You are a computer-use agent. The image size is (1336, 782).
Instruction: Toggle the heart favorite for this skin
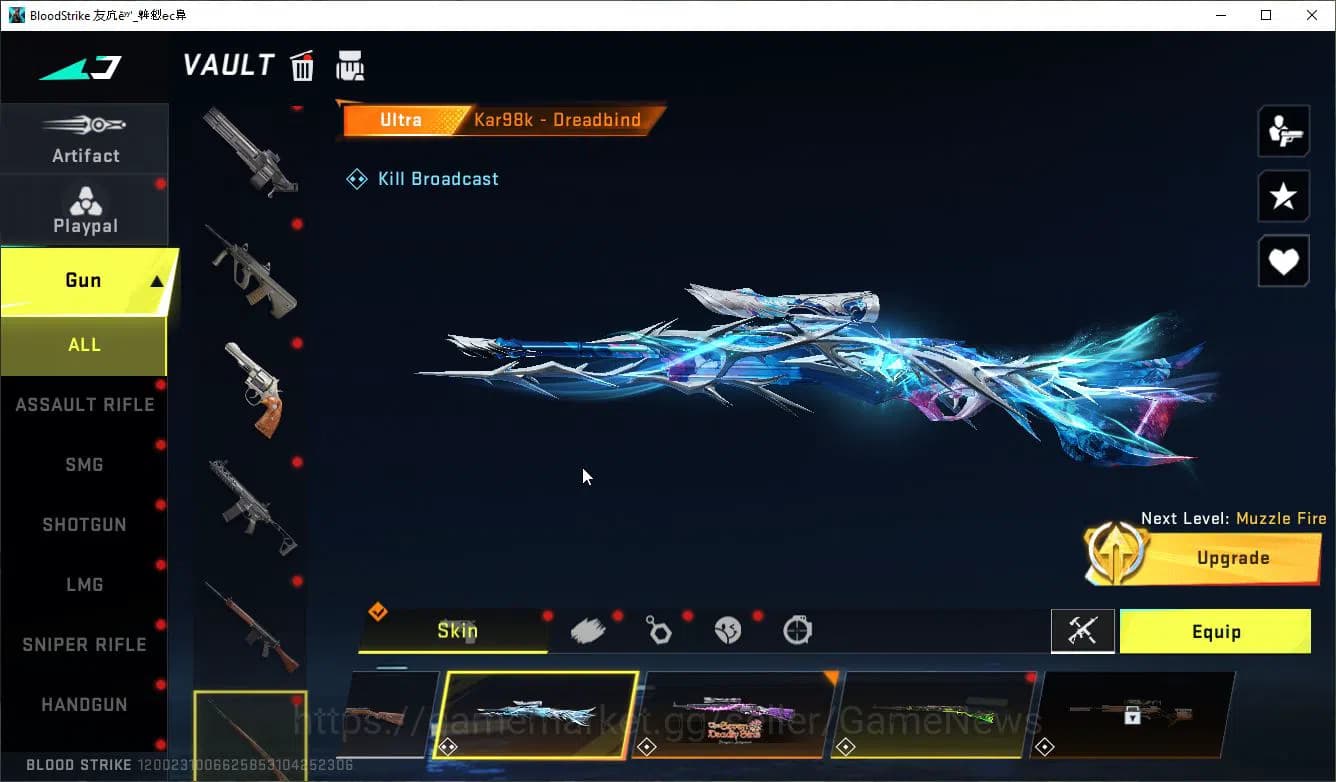pyautogui.click(x=1283, y=261)
